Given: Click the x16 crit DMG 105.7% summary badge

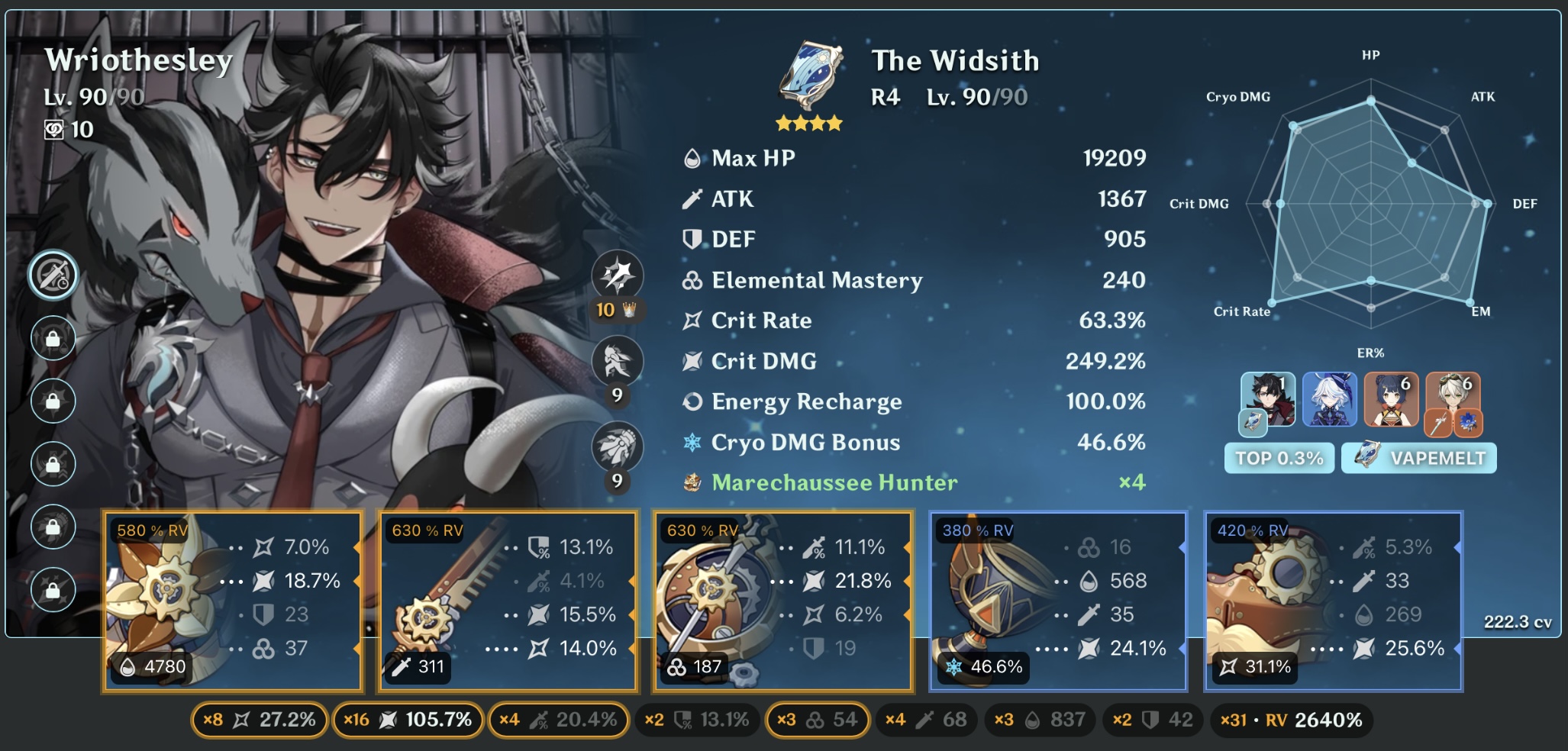Looking at the screenshot, I should [x=408, y=718].
